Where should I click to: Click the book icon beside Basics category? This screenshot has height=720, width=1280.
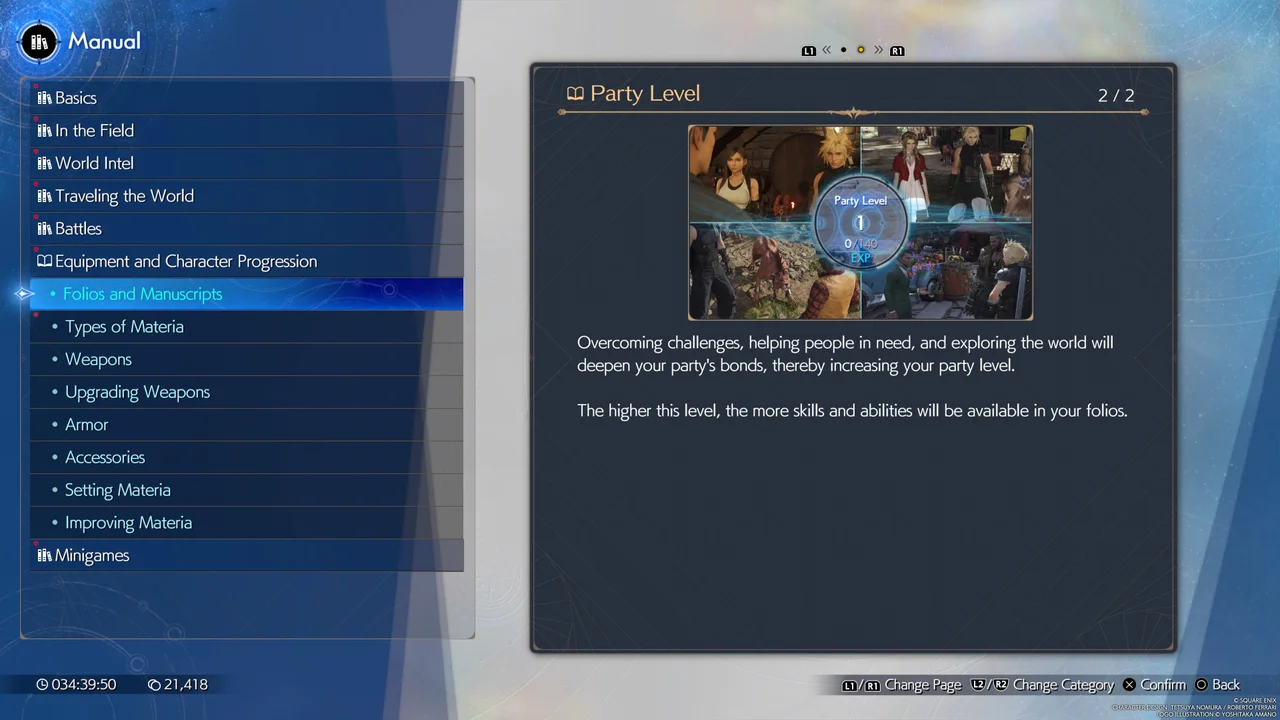(x=44, y=97)
